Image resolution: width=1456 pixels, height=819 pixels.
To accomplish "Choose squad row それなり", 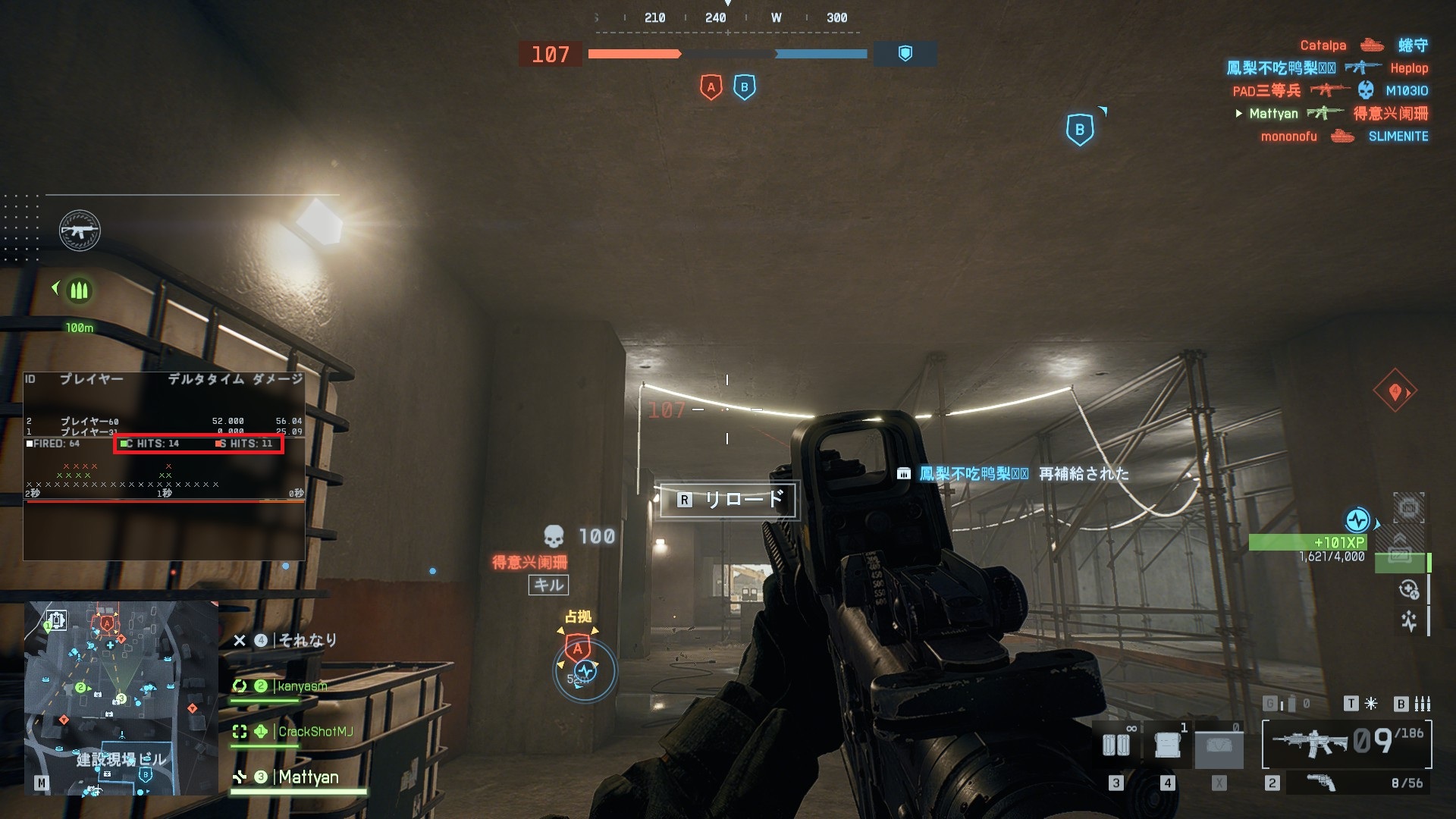I will click(306, 641).
